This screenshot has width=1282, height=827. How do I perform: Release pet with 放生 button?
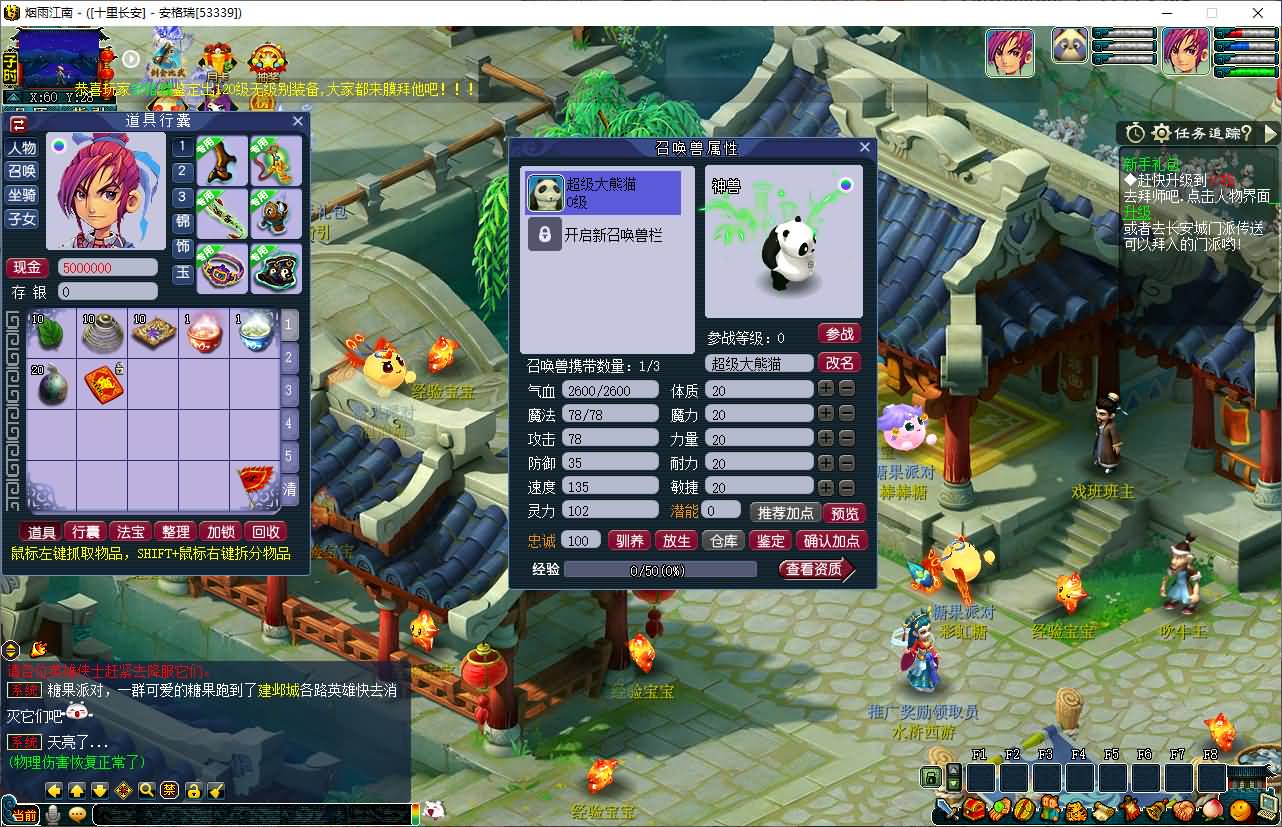676,541
